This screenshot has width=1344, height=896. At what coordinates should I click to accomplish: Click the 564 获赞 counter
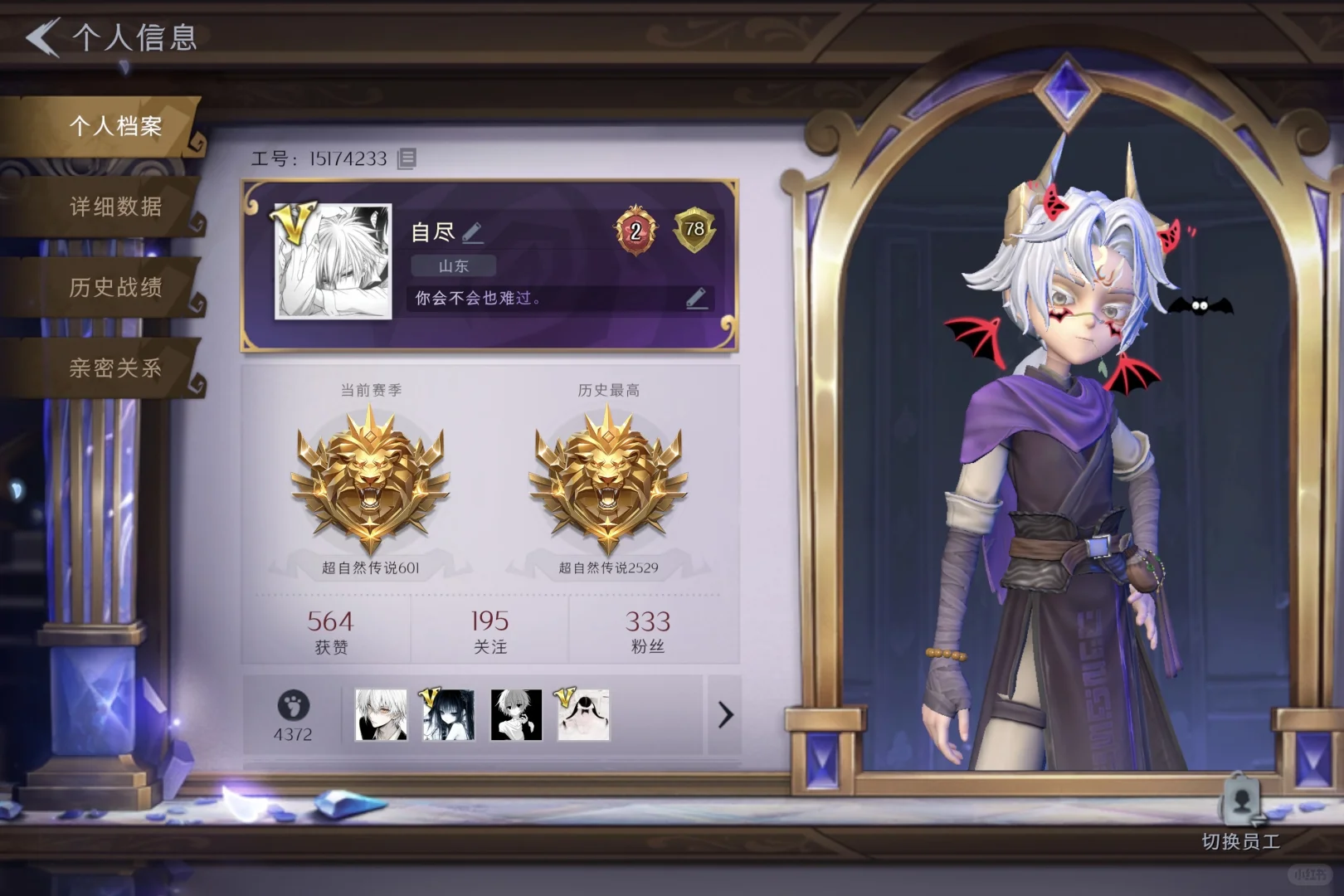point(329,629)
